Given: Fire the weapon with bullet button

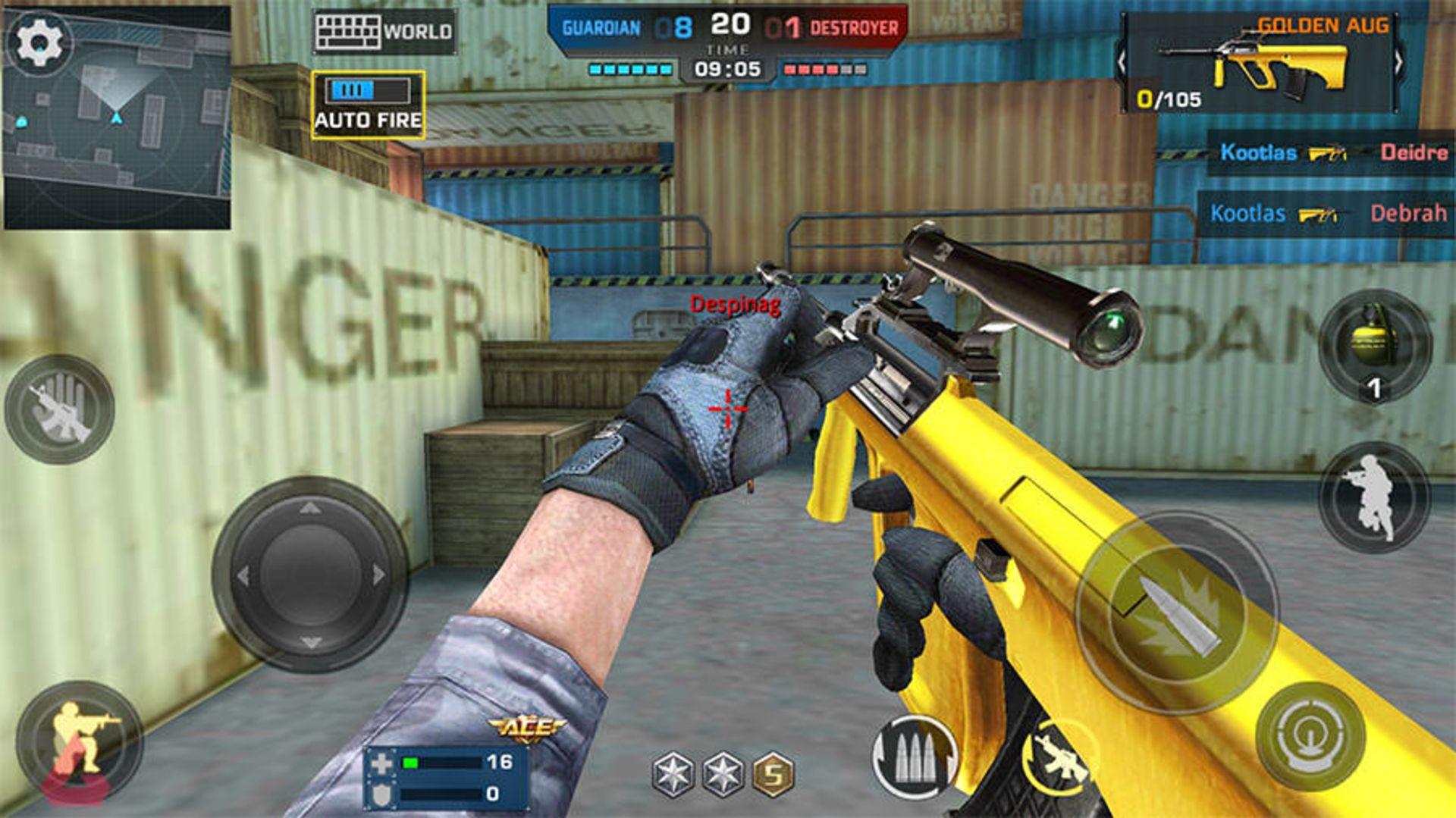Looking at the screenshot, I should (1177, 613).
